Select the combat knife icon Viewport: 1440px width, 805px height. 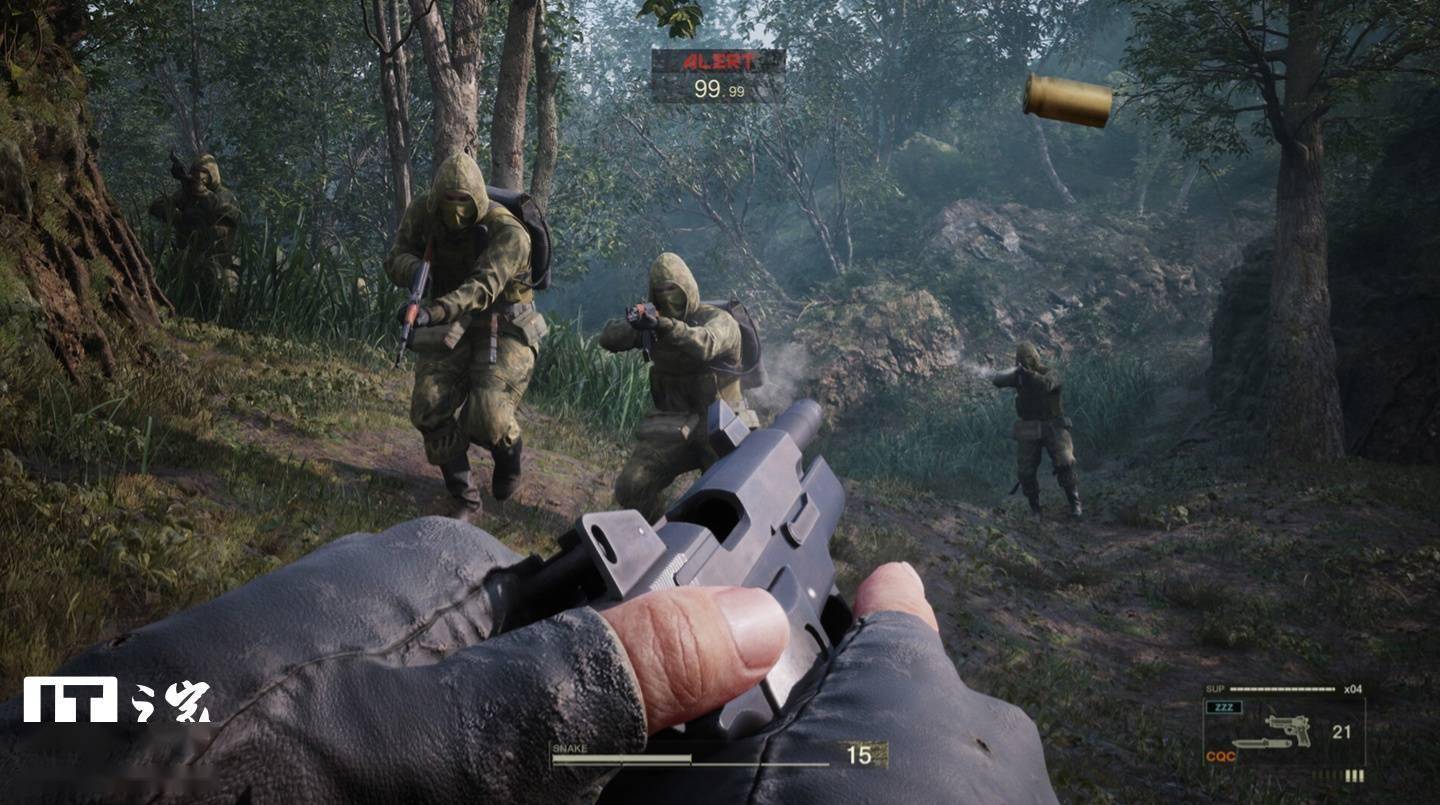[1263, 744]
